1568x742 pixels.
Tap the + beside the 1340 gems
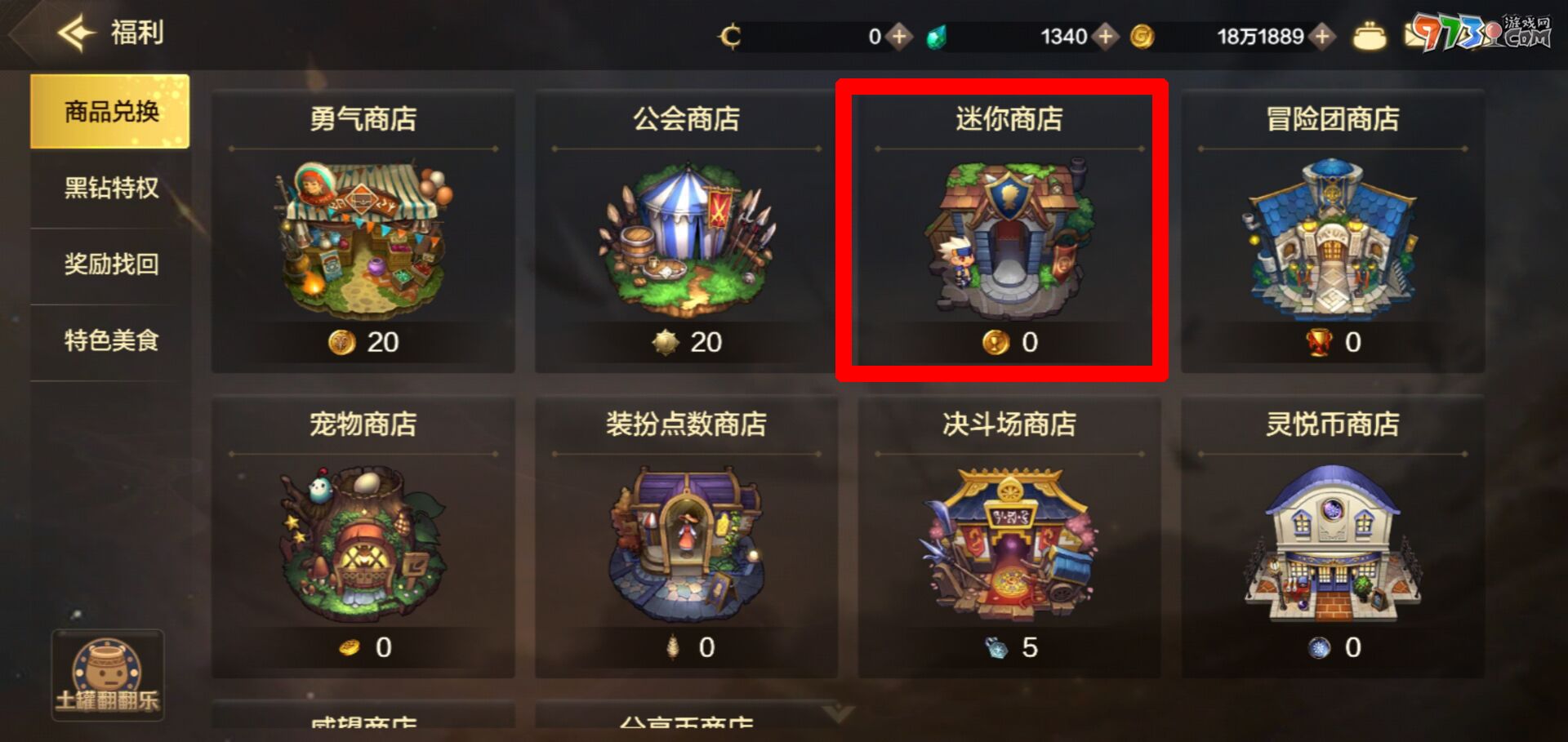pyautogui.click(x=1107, y=35)
